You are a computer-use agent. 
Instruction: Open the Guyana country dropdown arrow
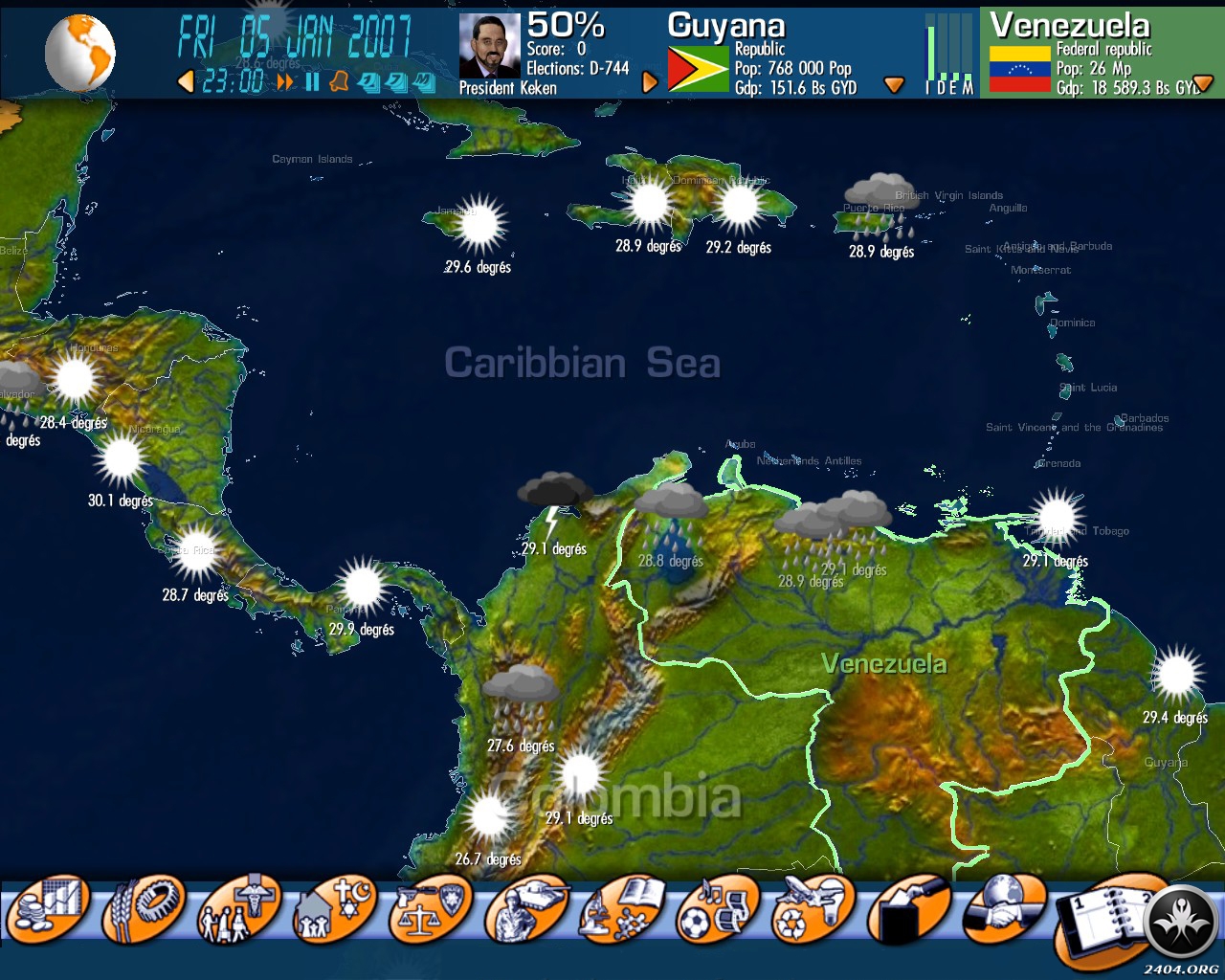tap(894, 85)
